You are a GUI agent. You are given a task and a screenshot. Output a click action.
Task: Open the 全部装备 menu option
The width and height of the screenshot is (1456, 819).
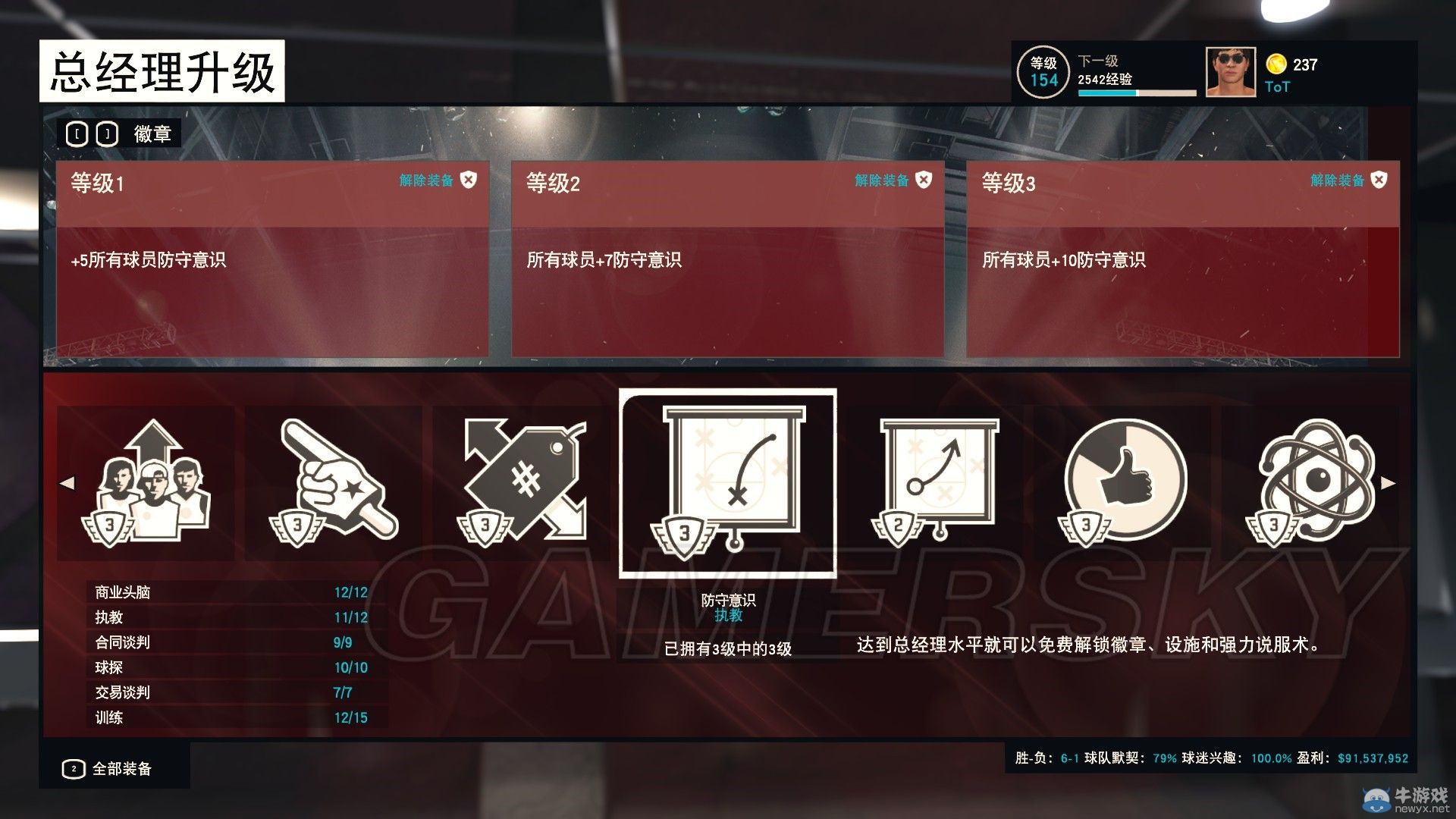click(x=121, y=768)
